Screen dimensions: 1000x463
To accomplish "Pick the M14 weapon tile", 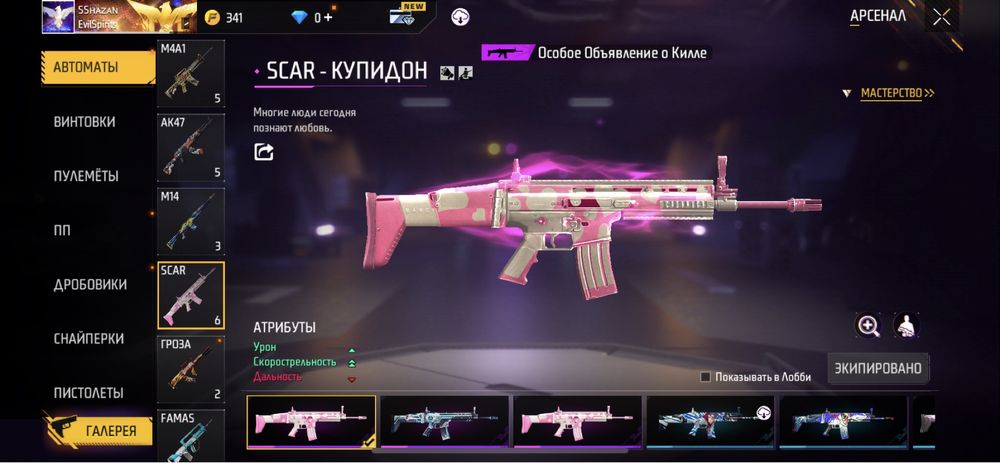I will click(x=190, y=219).
